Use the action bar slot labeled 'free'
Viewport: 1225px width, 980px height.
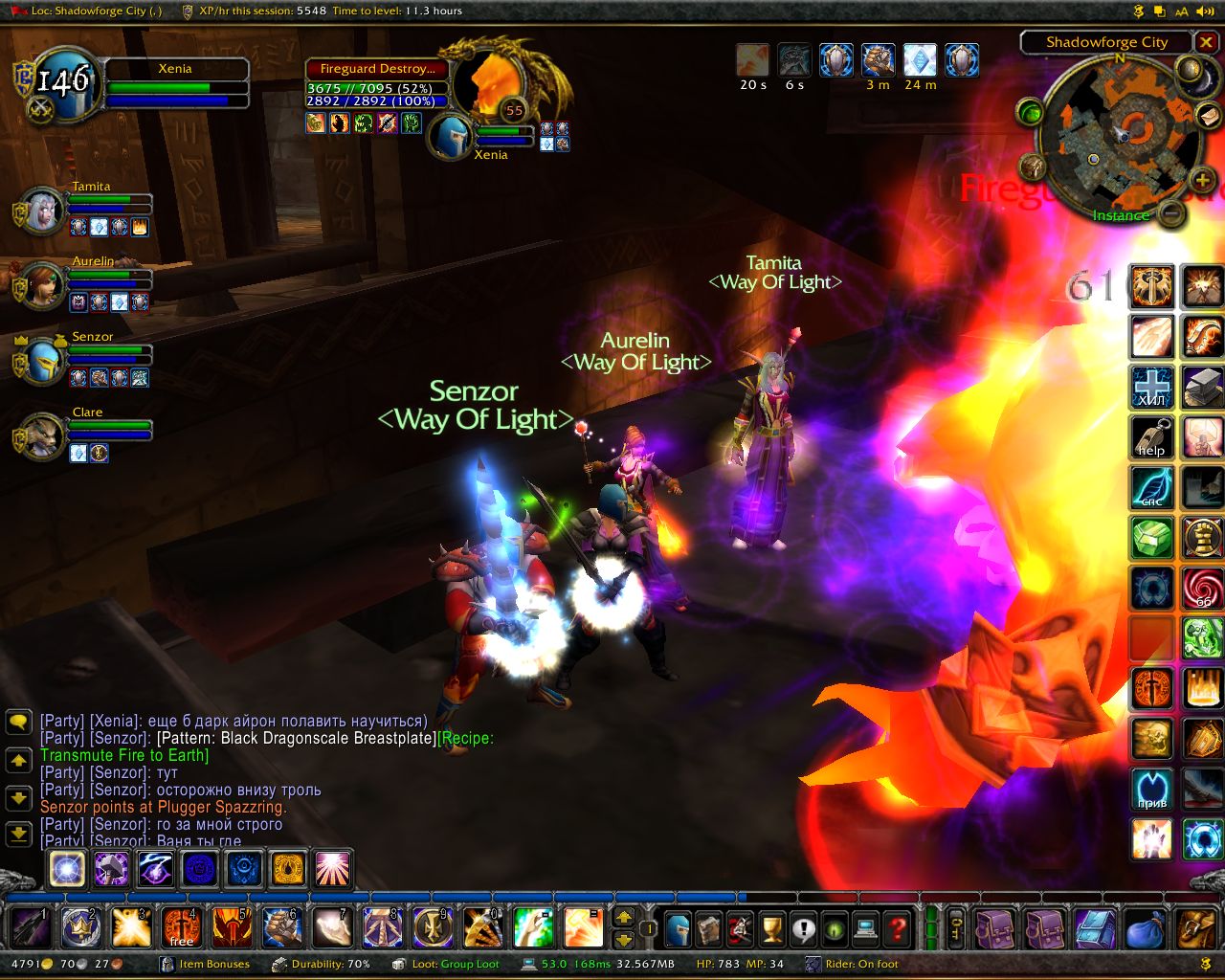click(x=182, y=927)
